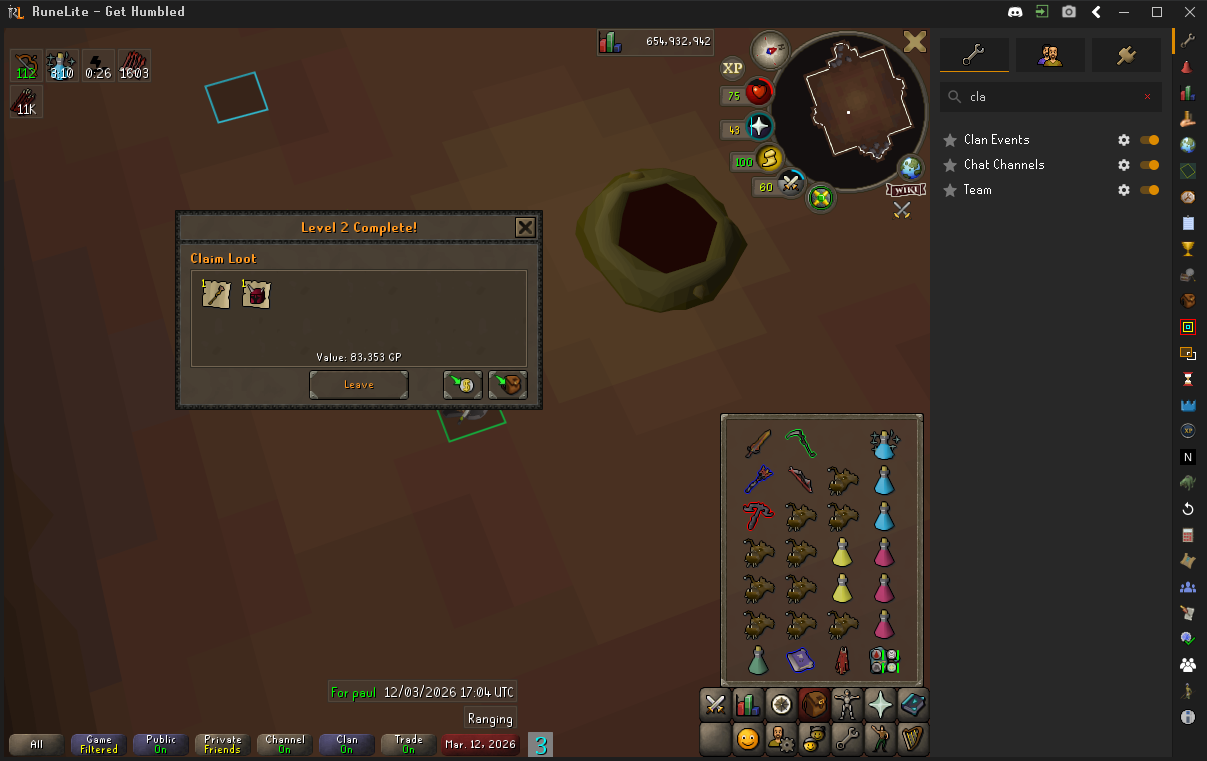
Task: Send loot to inventory with bag button
Action: coord(508,385)
